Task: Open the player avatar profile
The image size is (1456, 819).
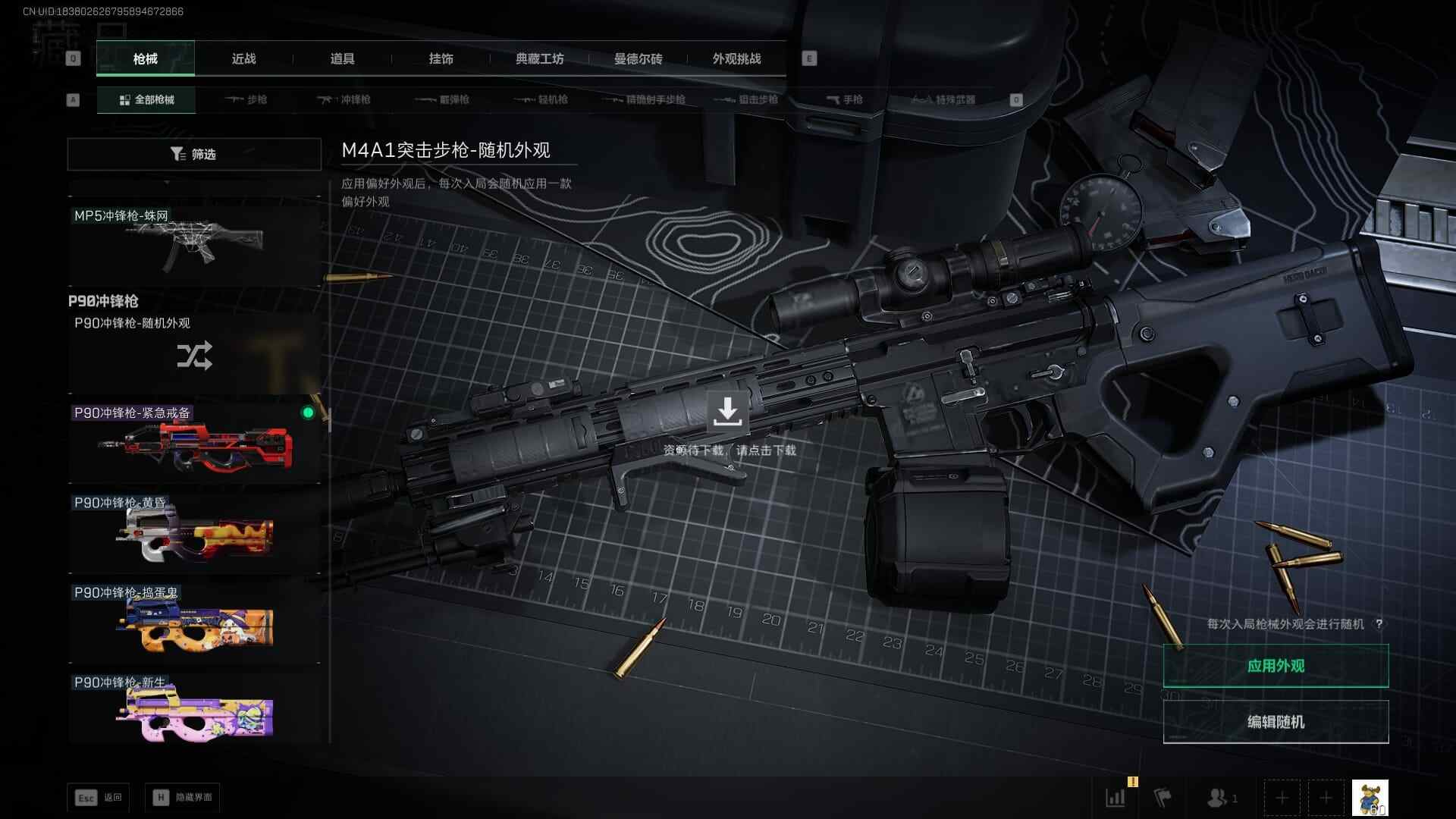Action: click(x=1370, y=798)
